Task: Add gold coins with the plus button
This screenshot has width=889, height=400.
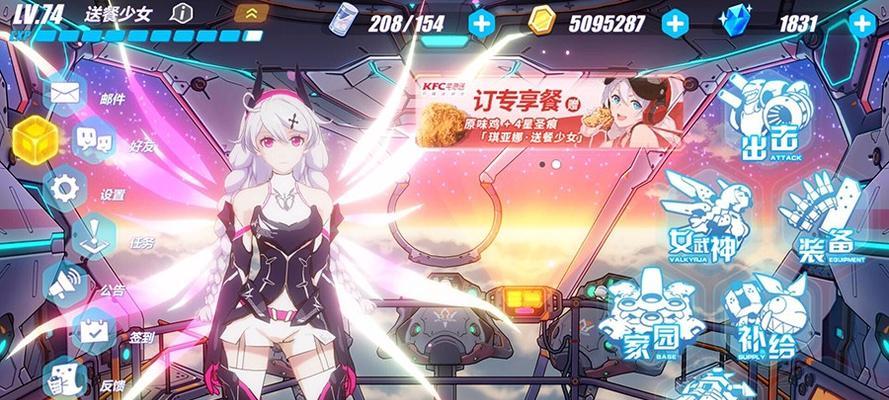Action: click(x=675, y=21)
